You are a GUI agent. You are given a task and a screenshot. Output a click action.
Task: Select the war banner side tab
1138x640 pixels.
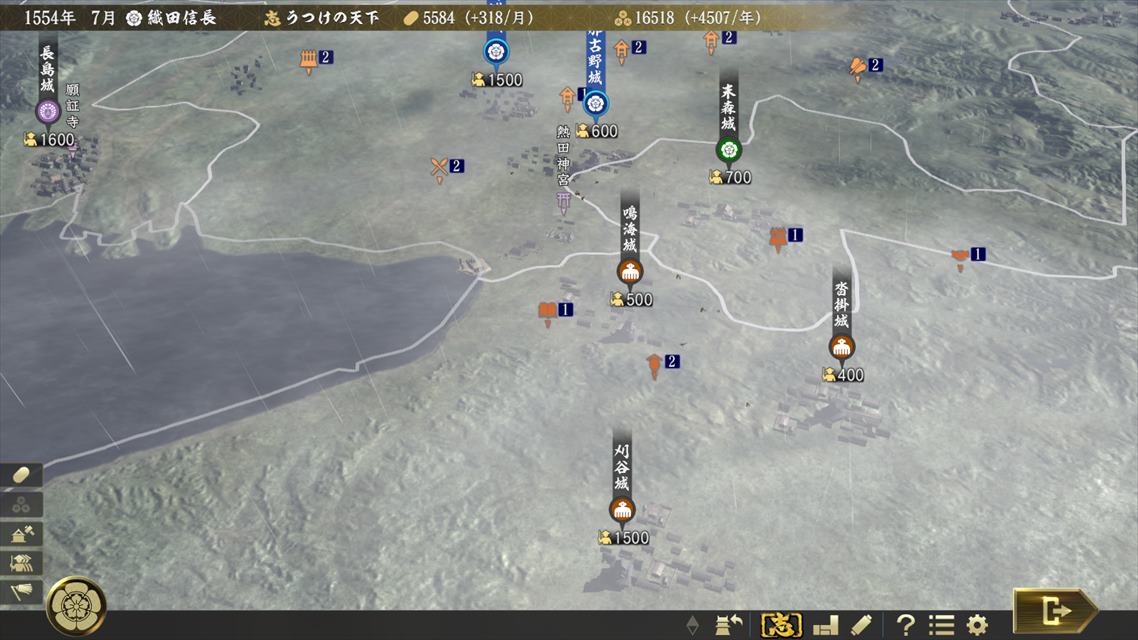coord(24,592)
